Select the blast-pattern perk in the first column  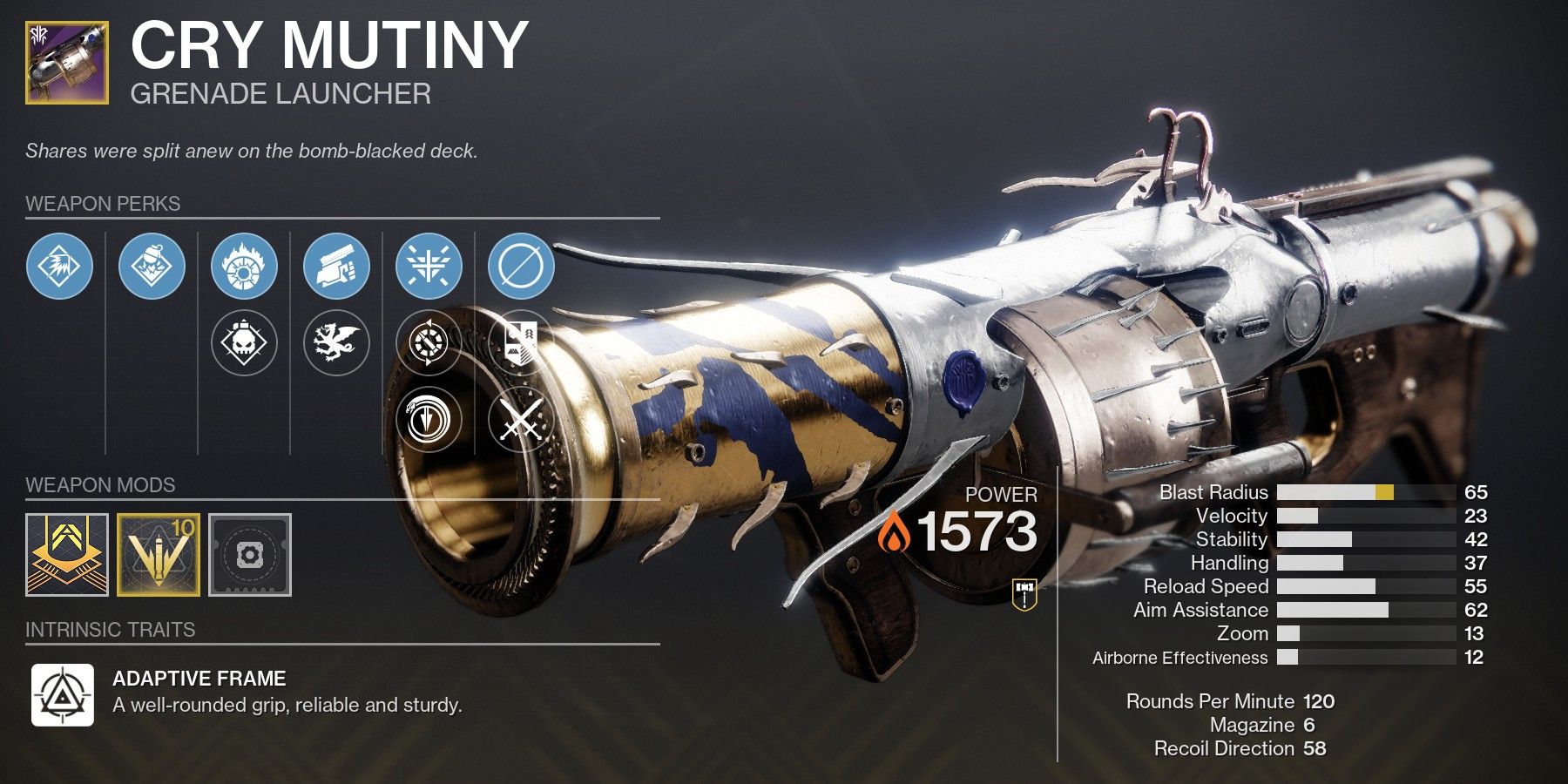(59, 267)
